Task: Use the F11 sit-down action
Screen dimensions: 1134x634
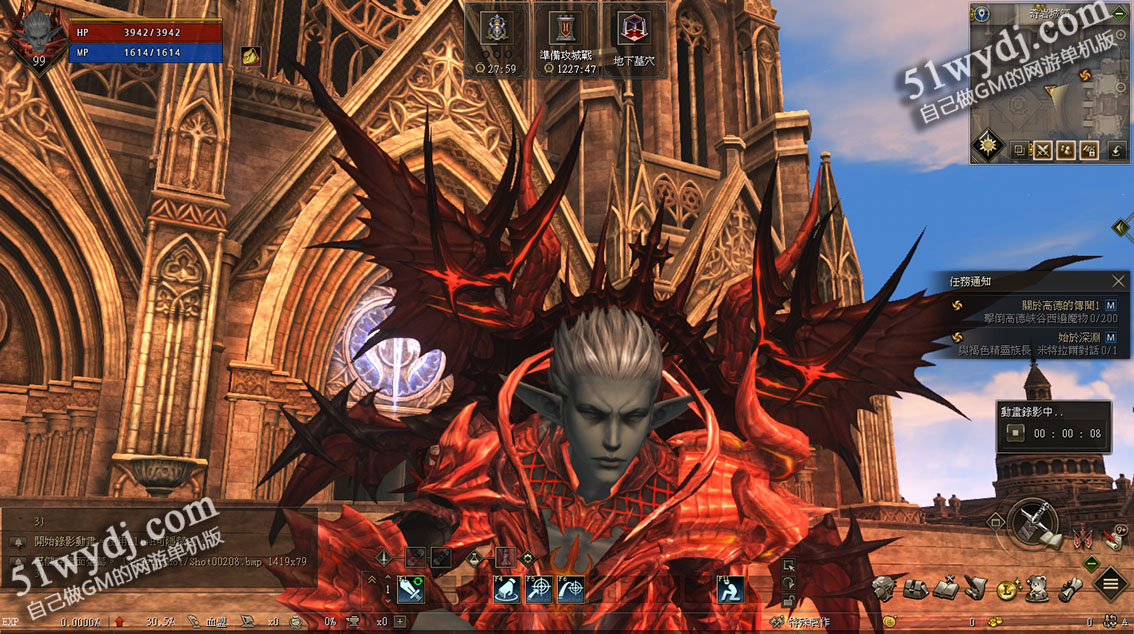Action: click(x=731, y=589)
